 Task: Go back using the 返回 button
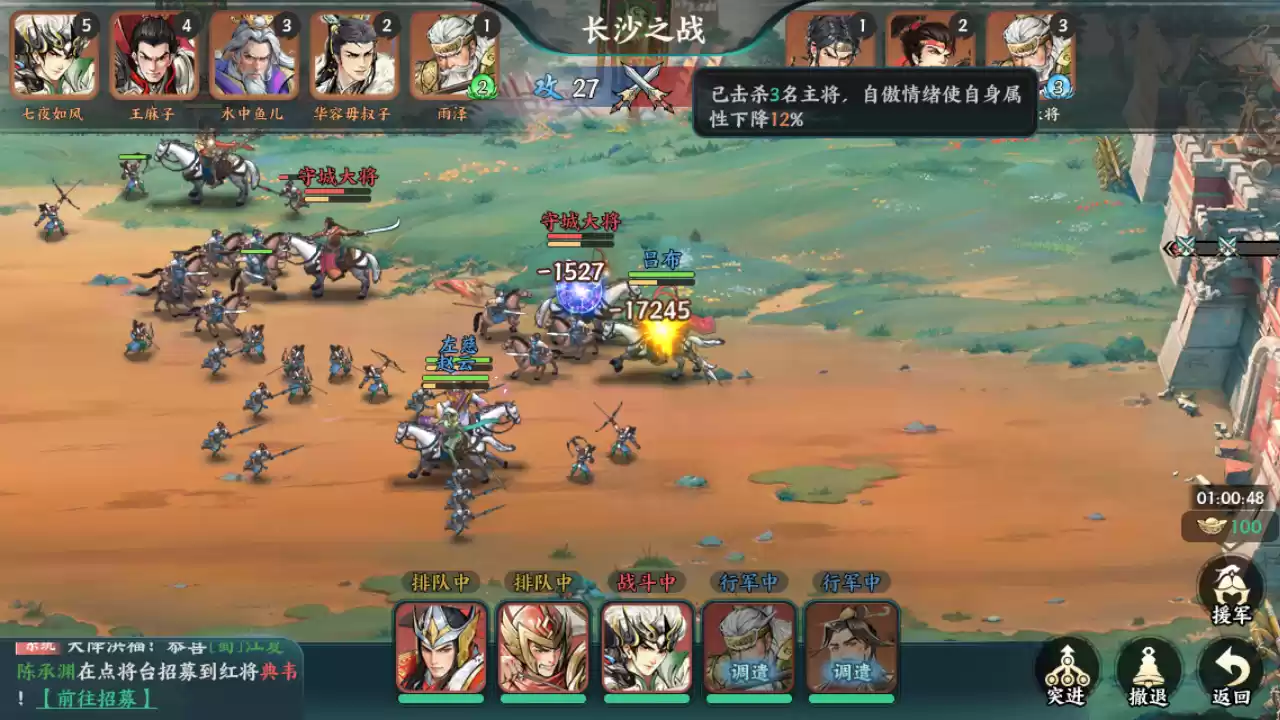[x=1231, y=672]
